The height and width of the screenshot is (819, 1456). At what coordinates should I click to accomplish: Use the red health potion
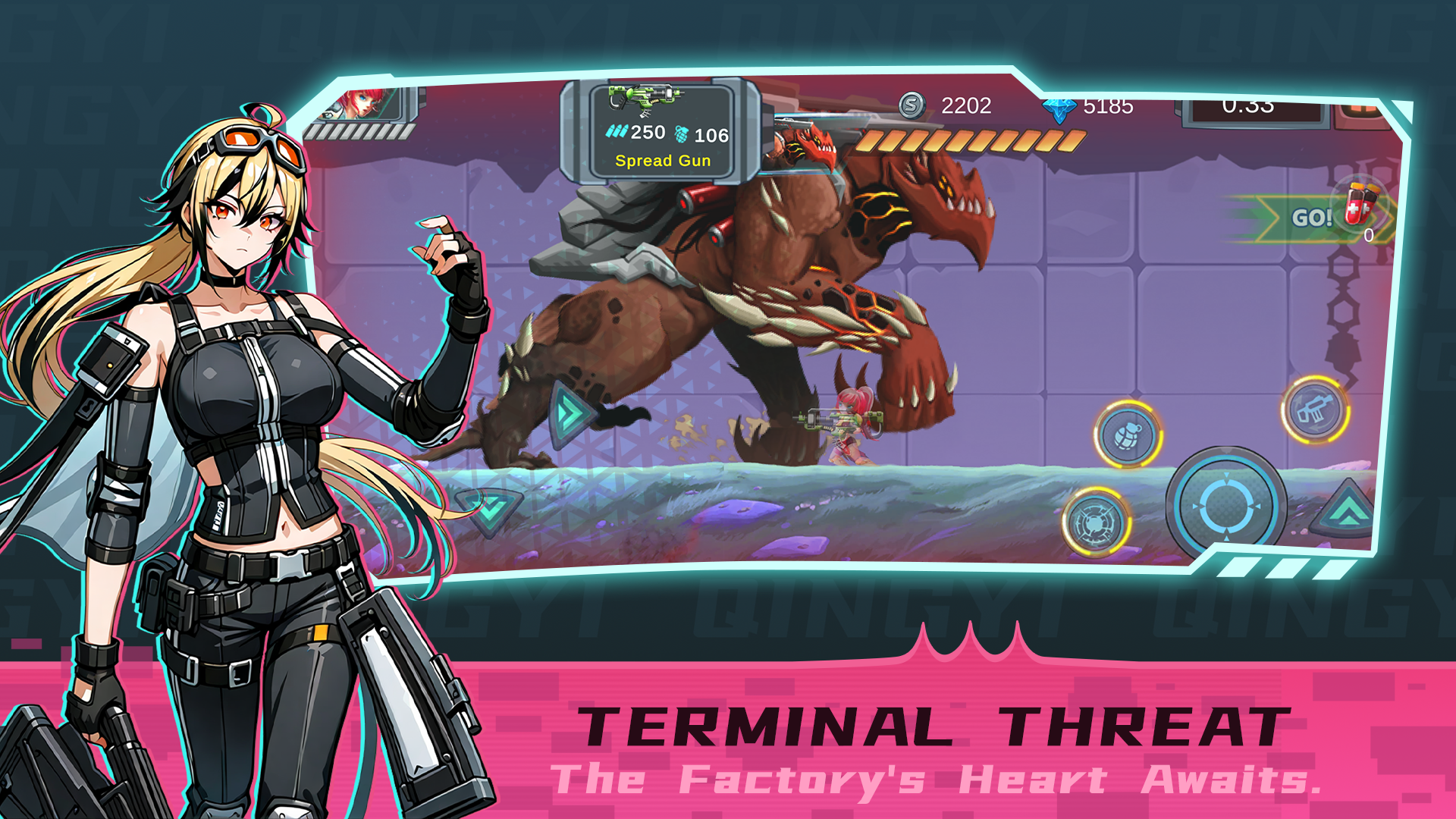(1360, 204)
